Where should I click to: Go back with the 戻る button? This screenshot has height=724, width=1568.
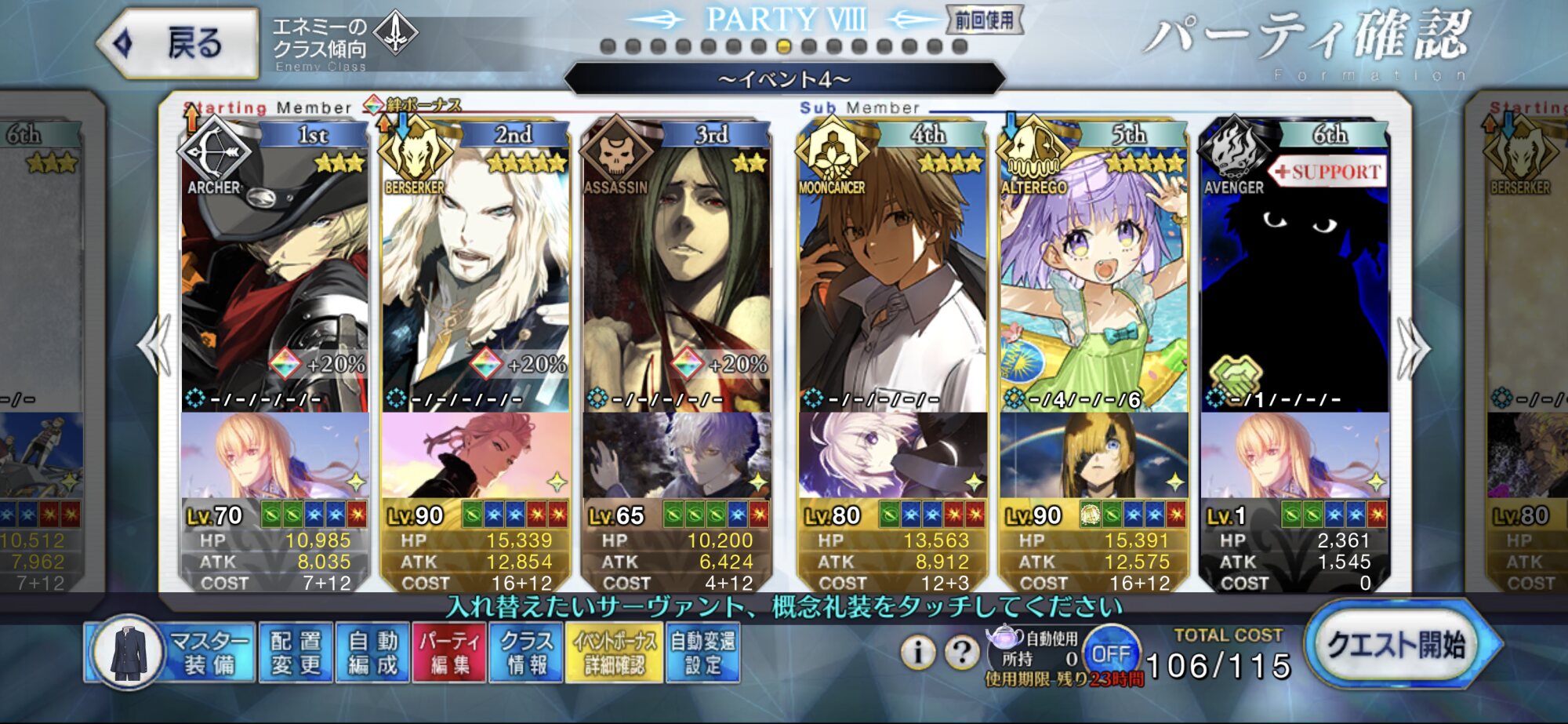(x=179, y=42)
